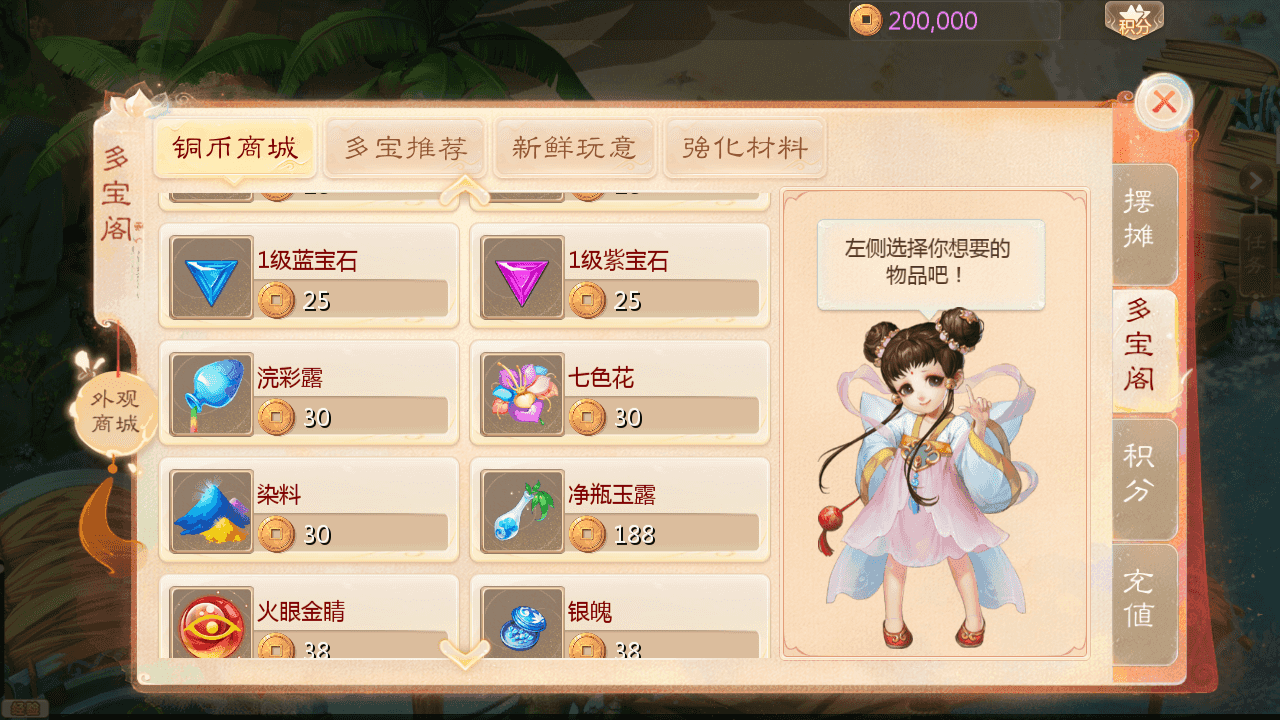Click the 1级紫宝石 purple gem icon

point(522,274)
